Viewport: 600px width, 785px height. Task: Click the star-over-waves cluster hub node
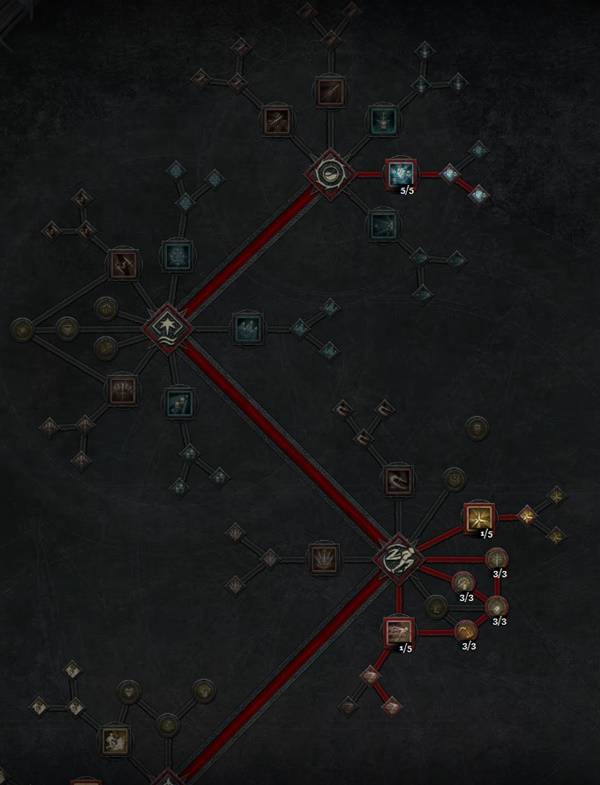pos(163,326)
